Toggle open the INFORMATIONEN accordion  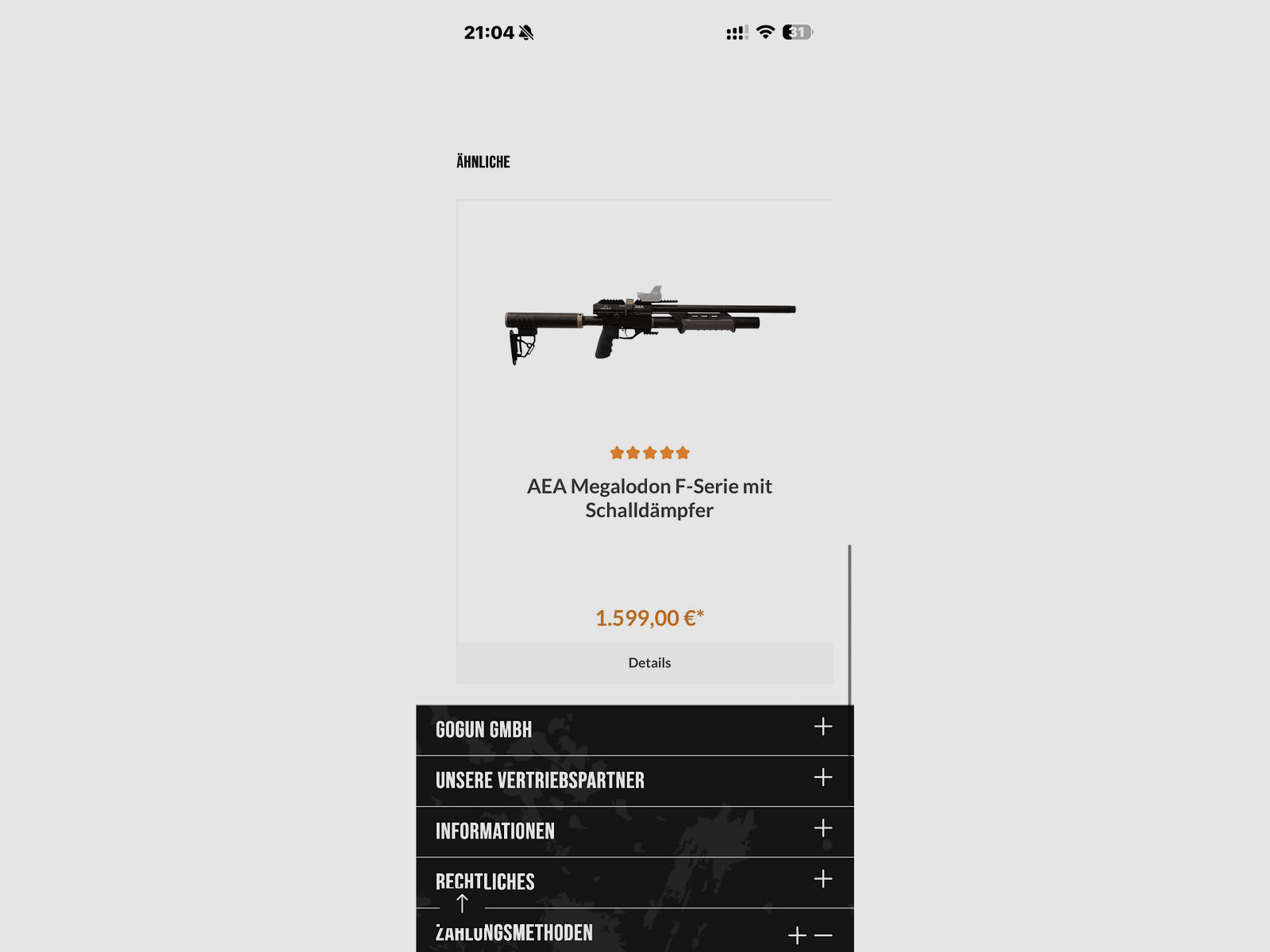click(822, 827)
